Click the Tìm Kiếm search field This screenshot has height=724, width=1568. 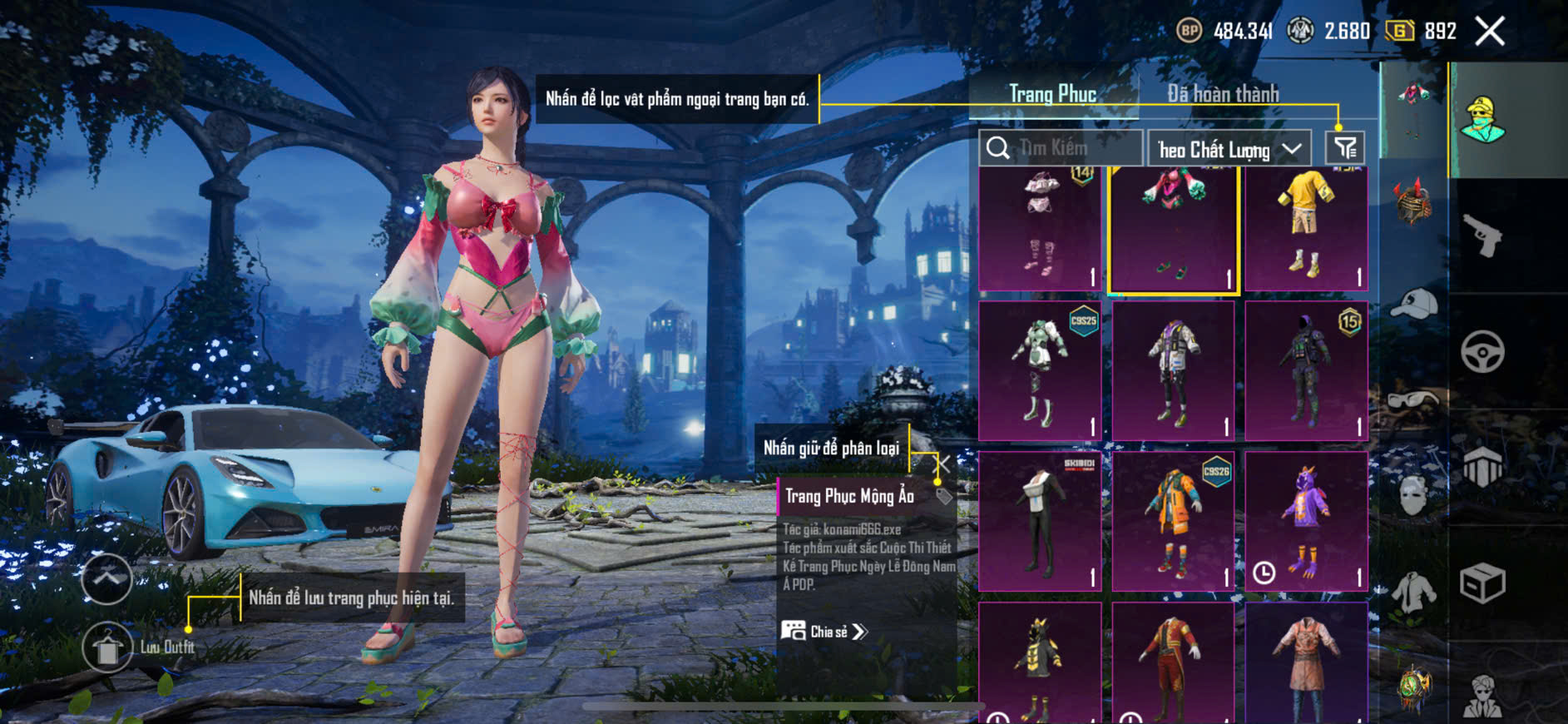[x=1061, y=148]
